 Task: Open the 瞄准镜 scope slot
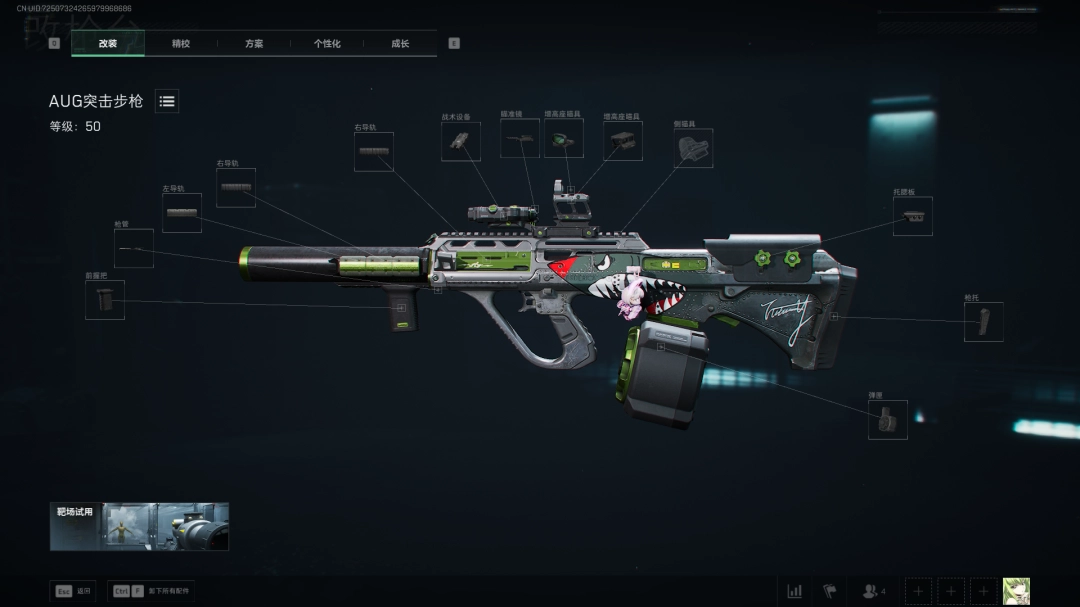point(520,139)
